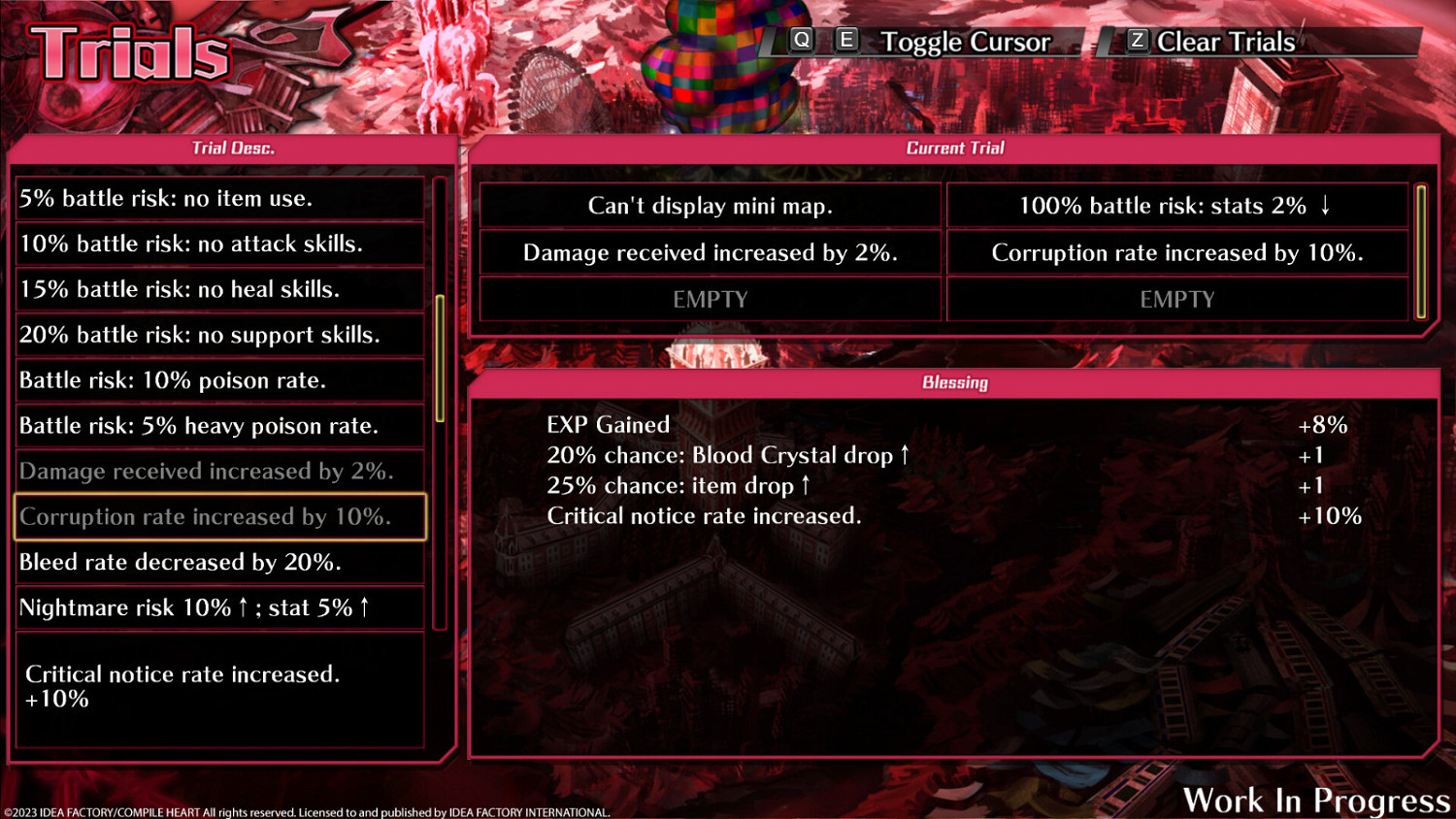Screen dimensions: 1456x819
Task: Toggle the 'Bleed rate decreased by 20%' trial
Action: [219, 562]
